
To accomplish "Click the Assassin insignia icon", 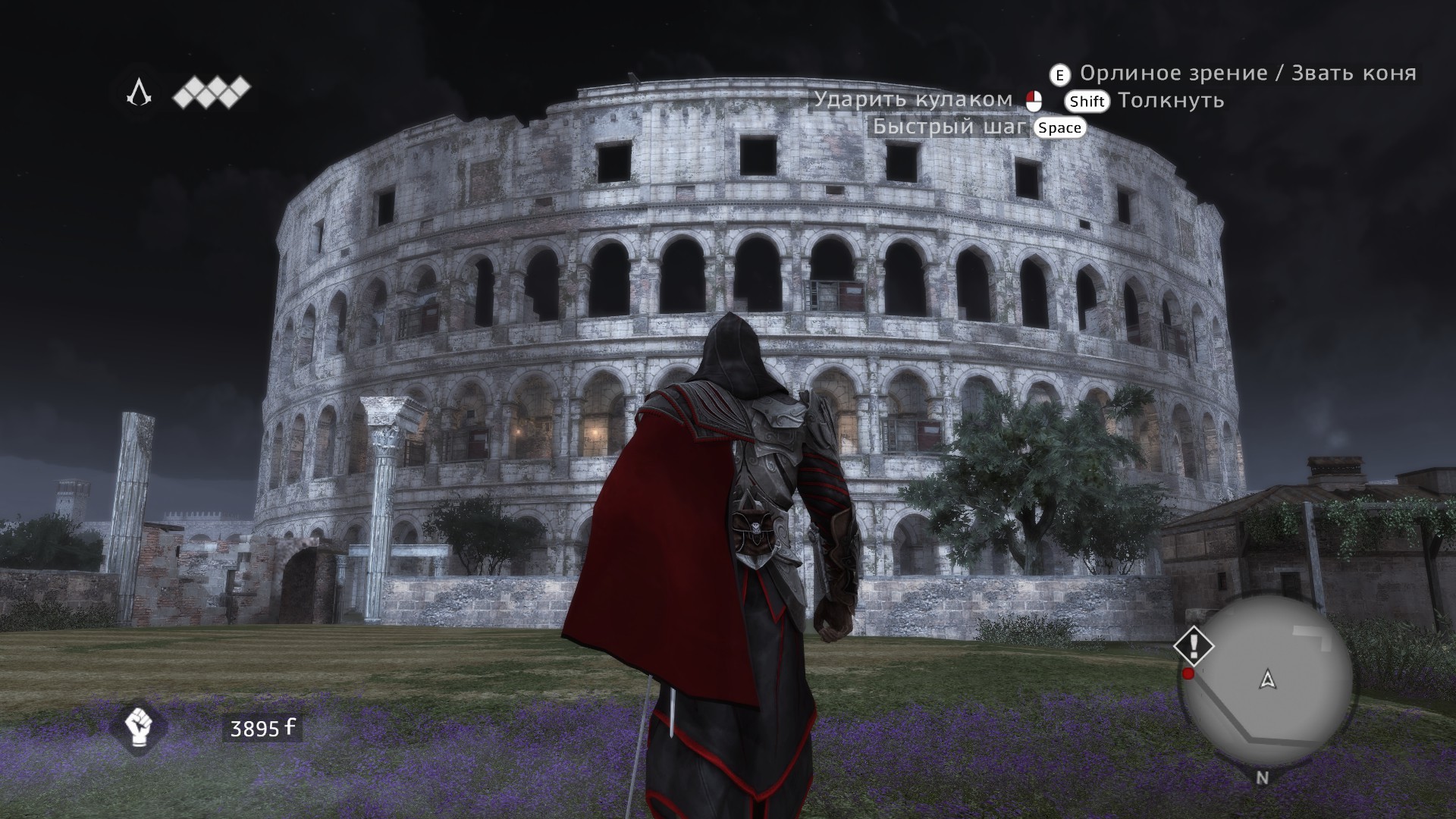I will pos(139,93).
